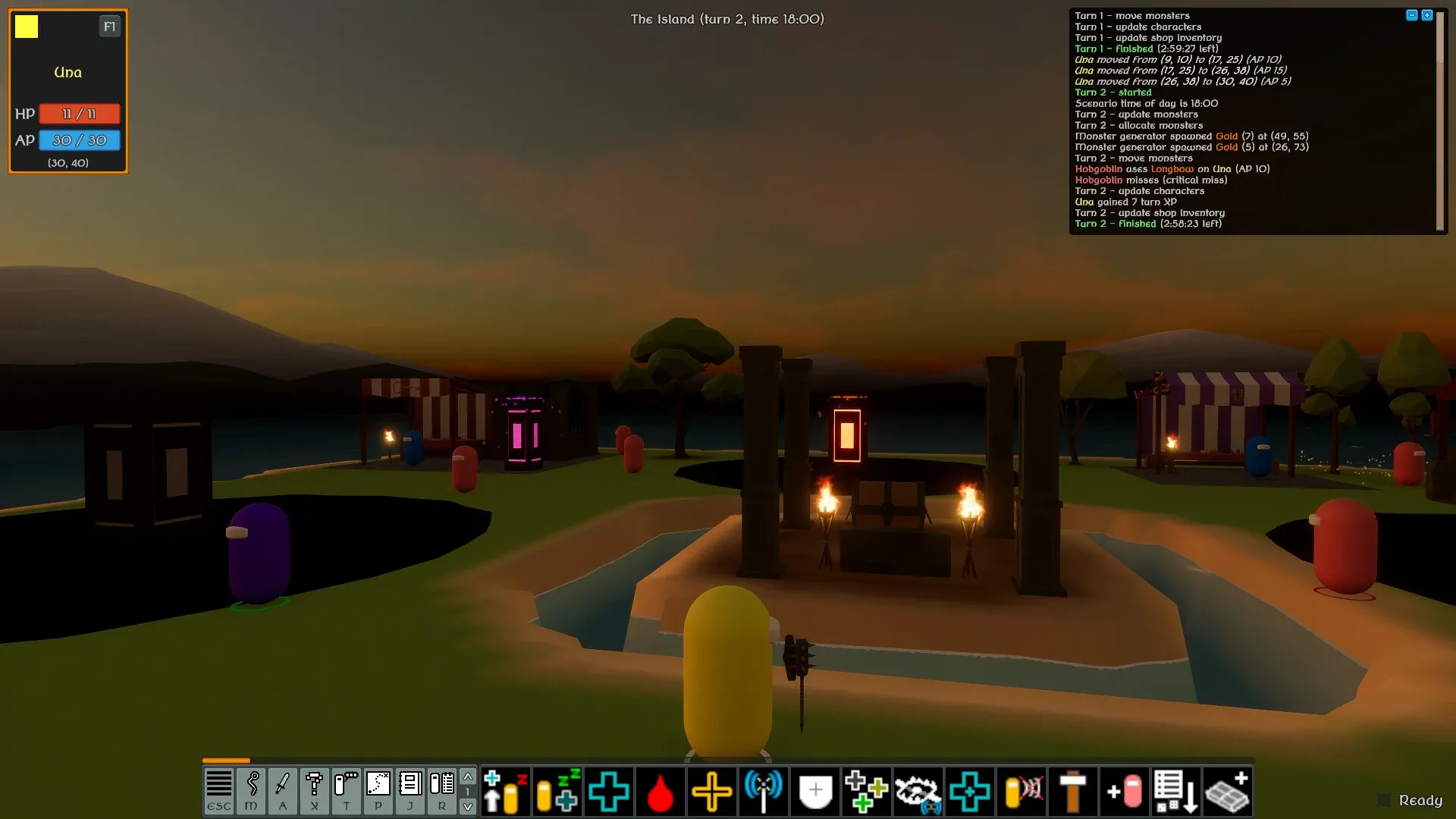Switch to Una's character panel via F1
Screen dimensions: 1456x819
click(109, 27)
